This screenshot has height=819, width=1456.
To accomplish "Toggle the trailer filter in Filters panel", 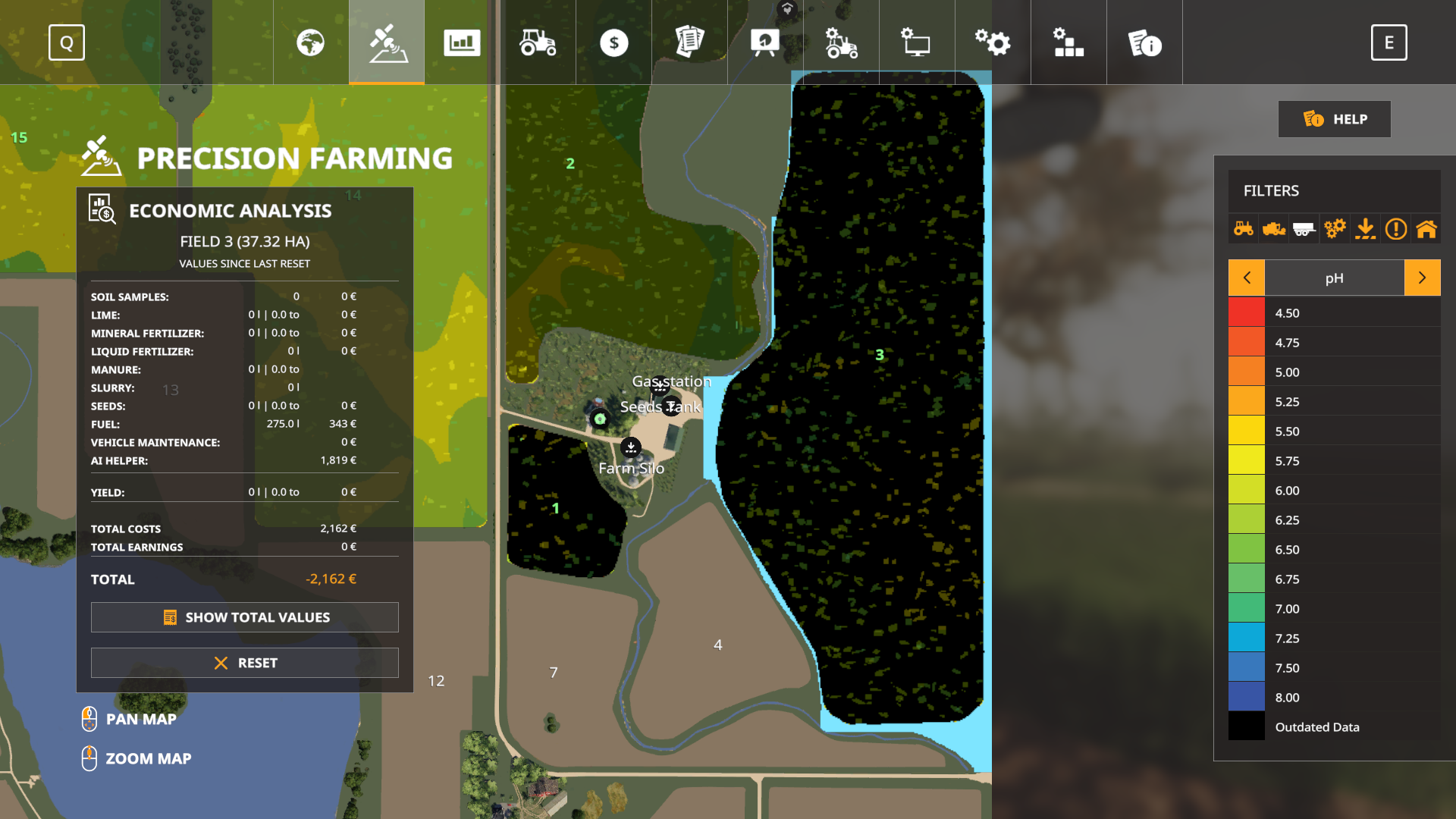I will point(1304,228).
